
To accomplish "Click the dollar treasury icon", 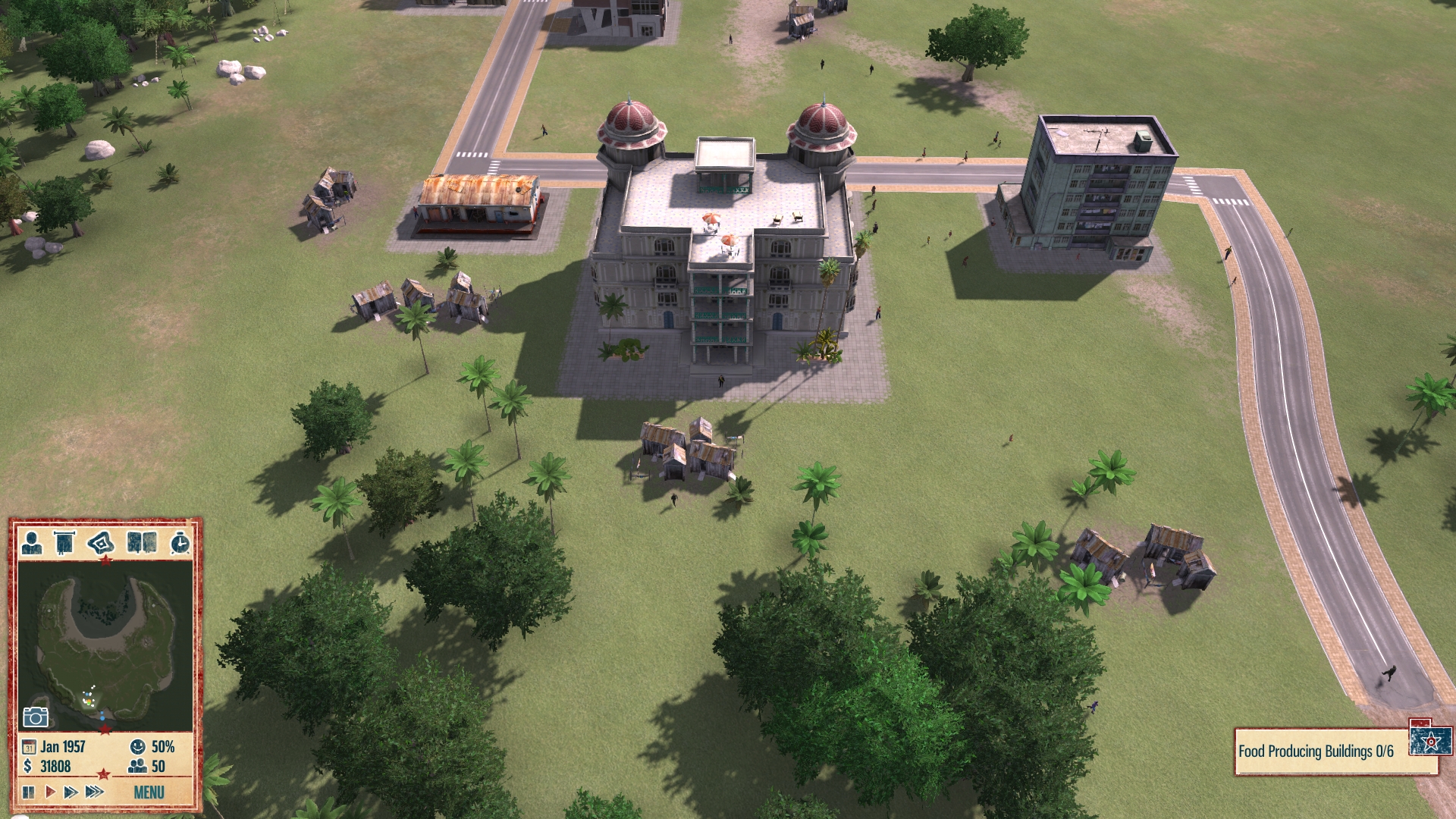I will (x=28, y=767).
